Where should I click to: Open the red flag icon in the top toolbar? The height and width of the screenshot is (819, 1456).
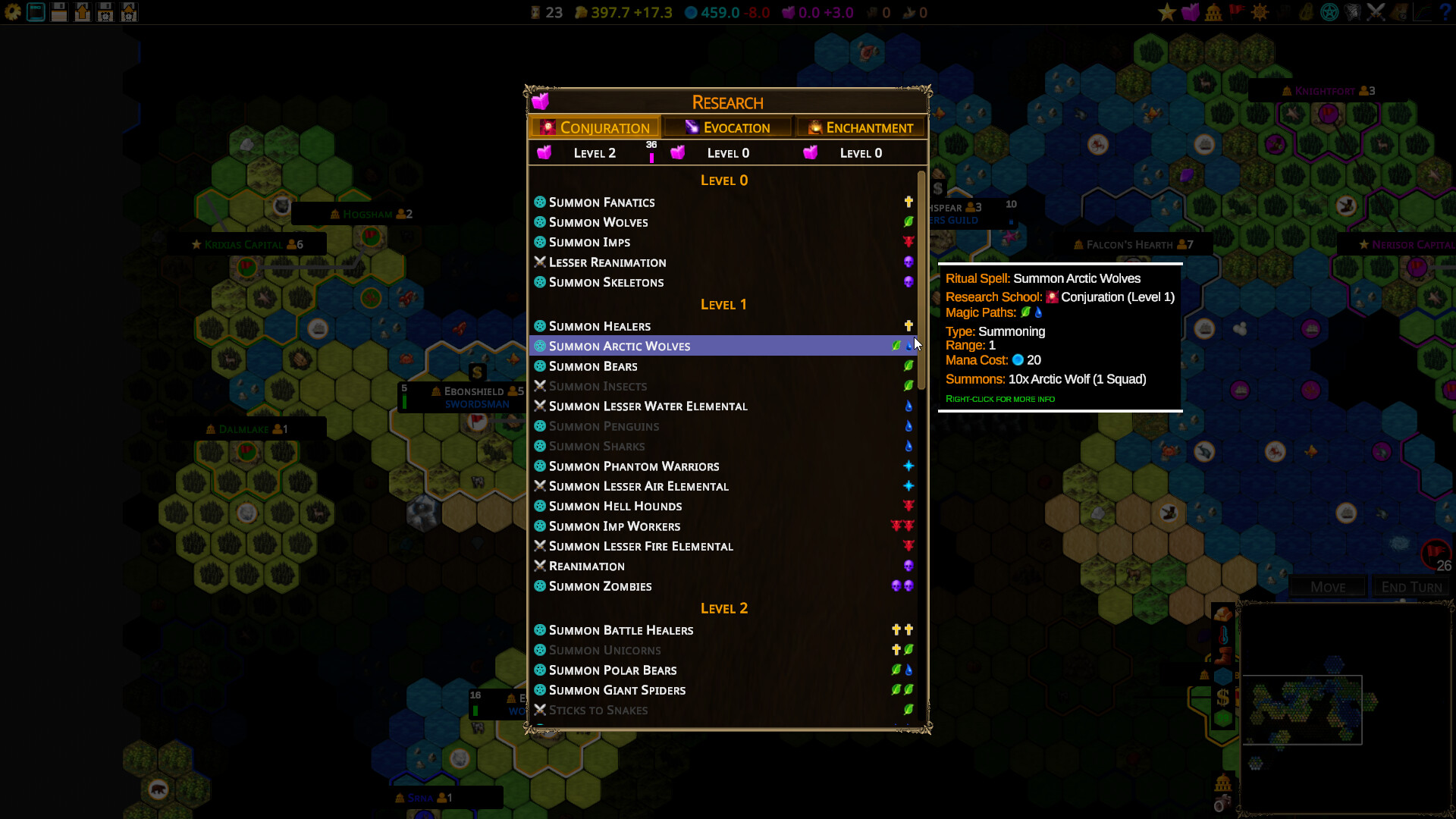1236,12
